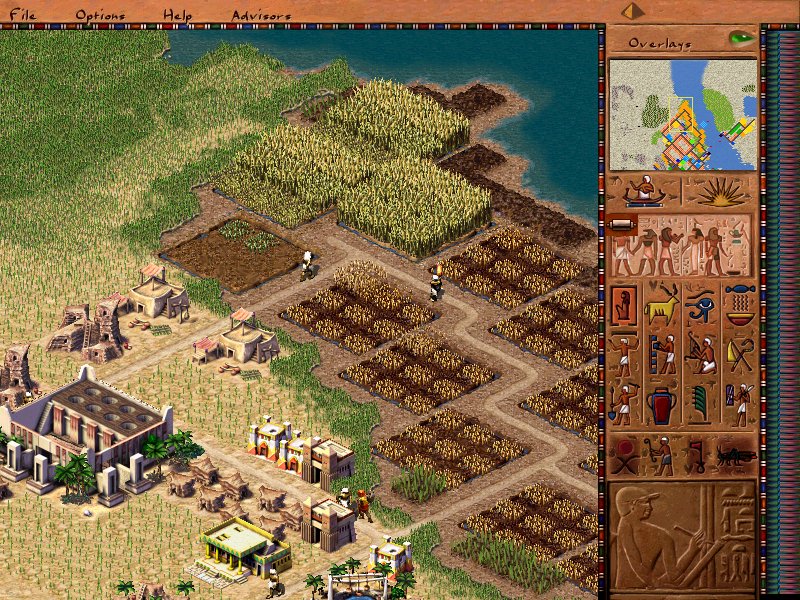Image resolution: width=800 pixels, height=600 pixels.
Task: Click the seated man on boat button
Action: (643, 191)
